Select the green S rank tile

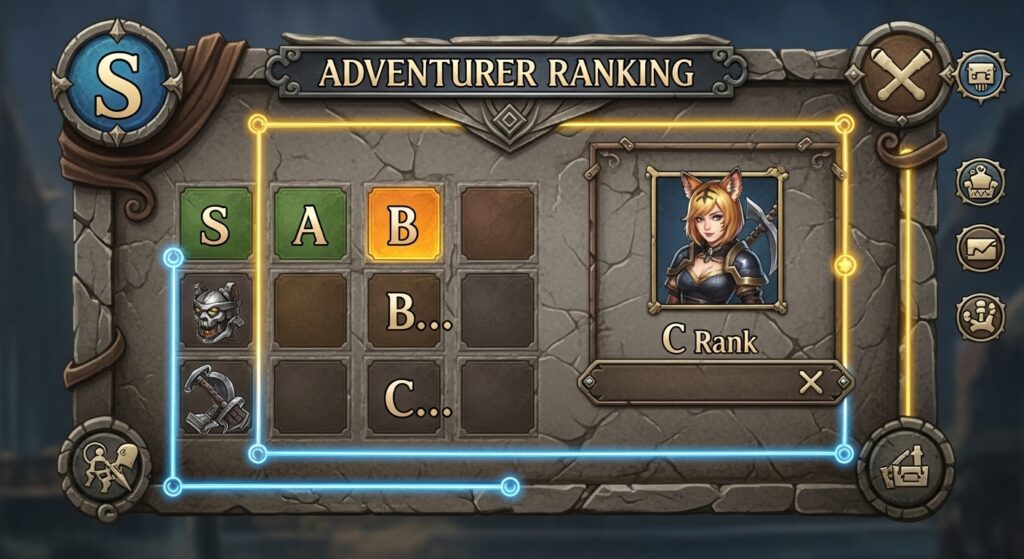(x=214, y=225)
